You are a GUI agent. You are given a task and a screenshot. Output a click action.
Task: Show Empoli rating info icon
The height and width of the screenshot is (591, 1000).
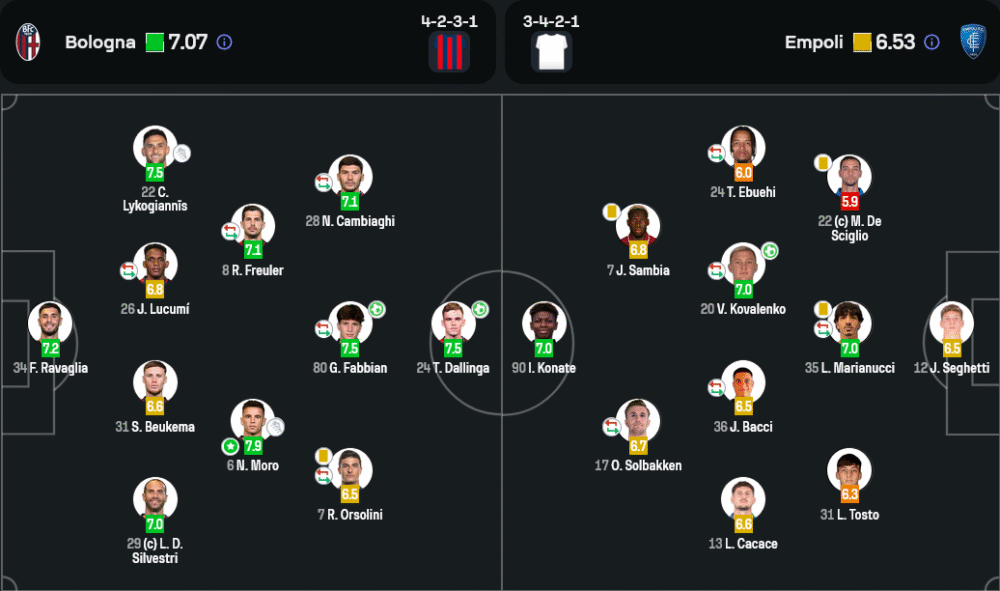pyautogui.click(x=931, y=42)
